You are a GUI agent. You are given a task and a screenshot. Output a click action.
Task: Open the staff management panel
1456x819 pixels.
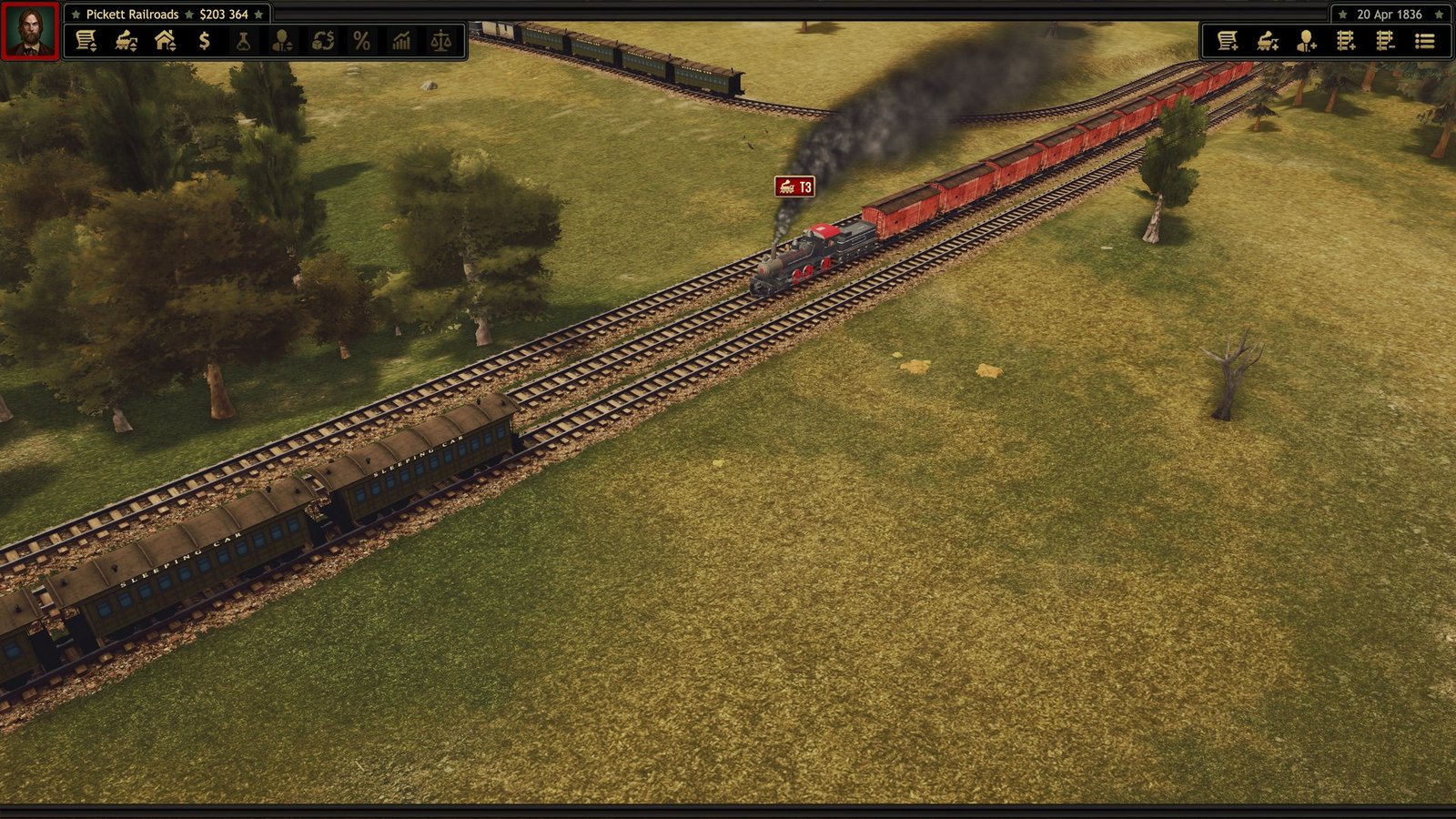pyautogui.click(x=280, y=40)
